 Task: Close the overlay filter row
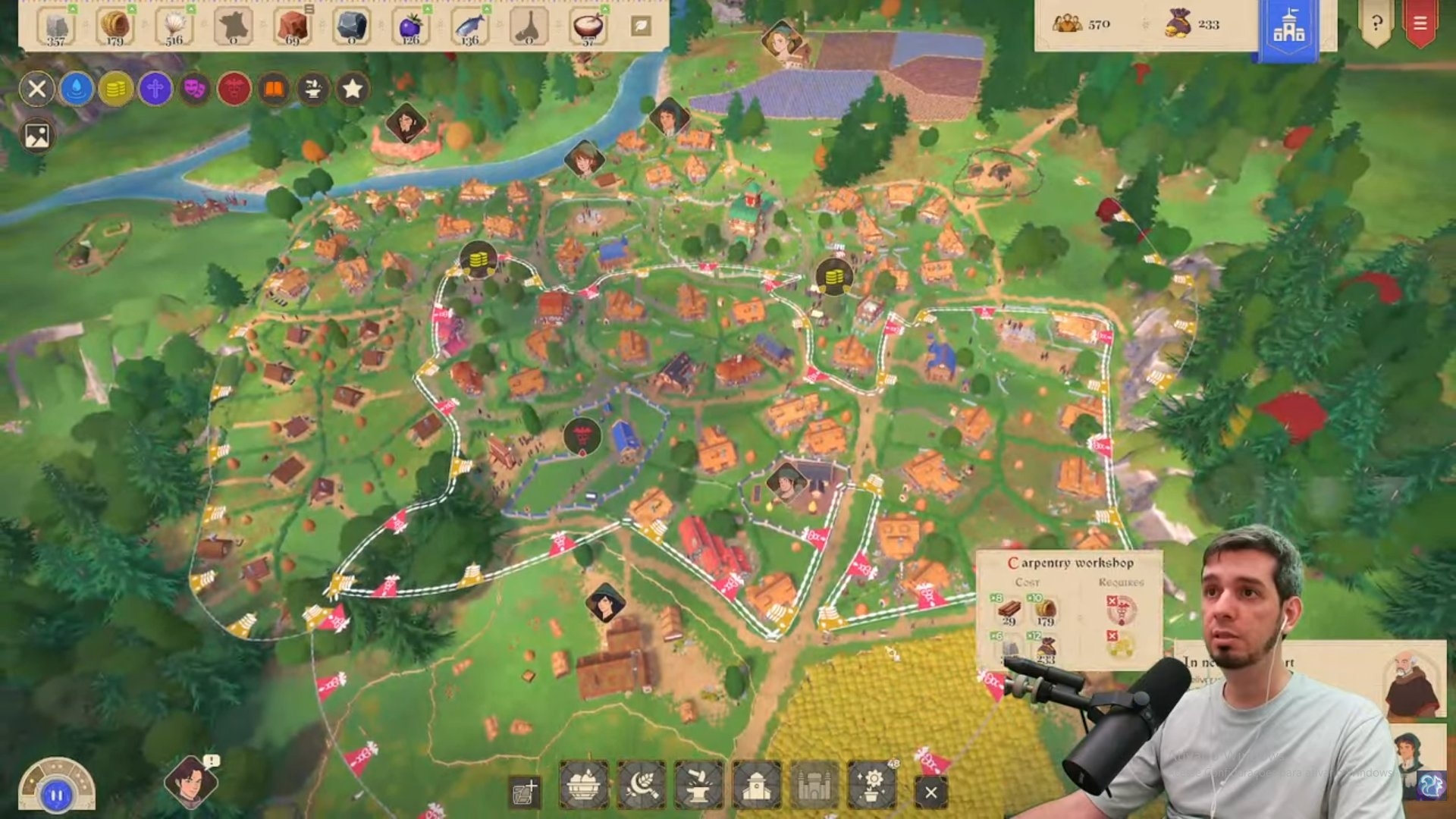tap(36, 89)
